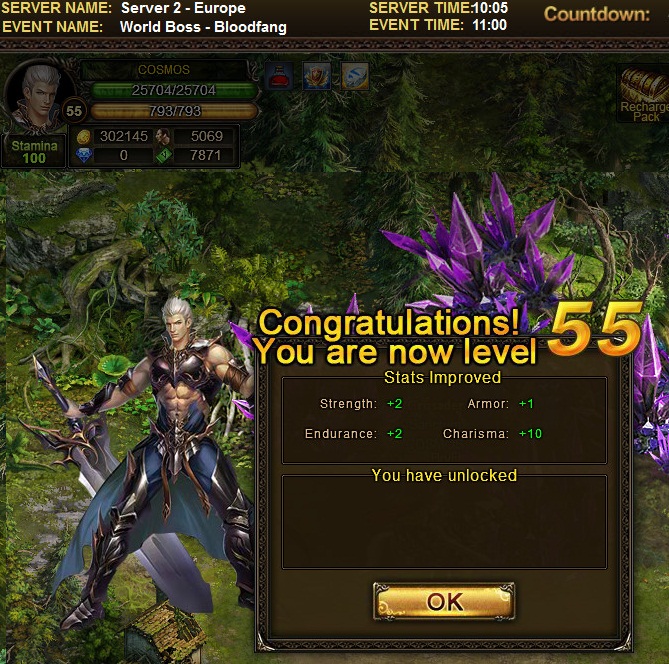Confirm the level-up with the OK button
The height and width of the screenshot is (664, 669).
click(444, 601)
